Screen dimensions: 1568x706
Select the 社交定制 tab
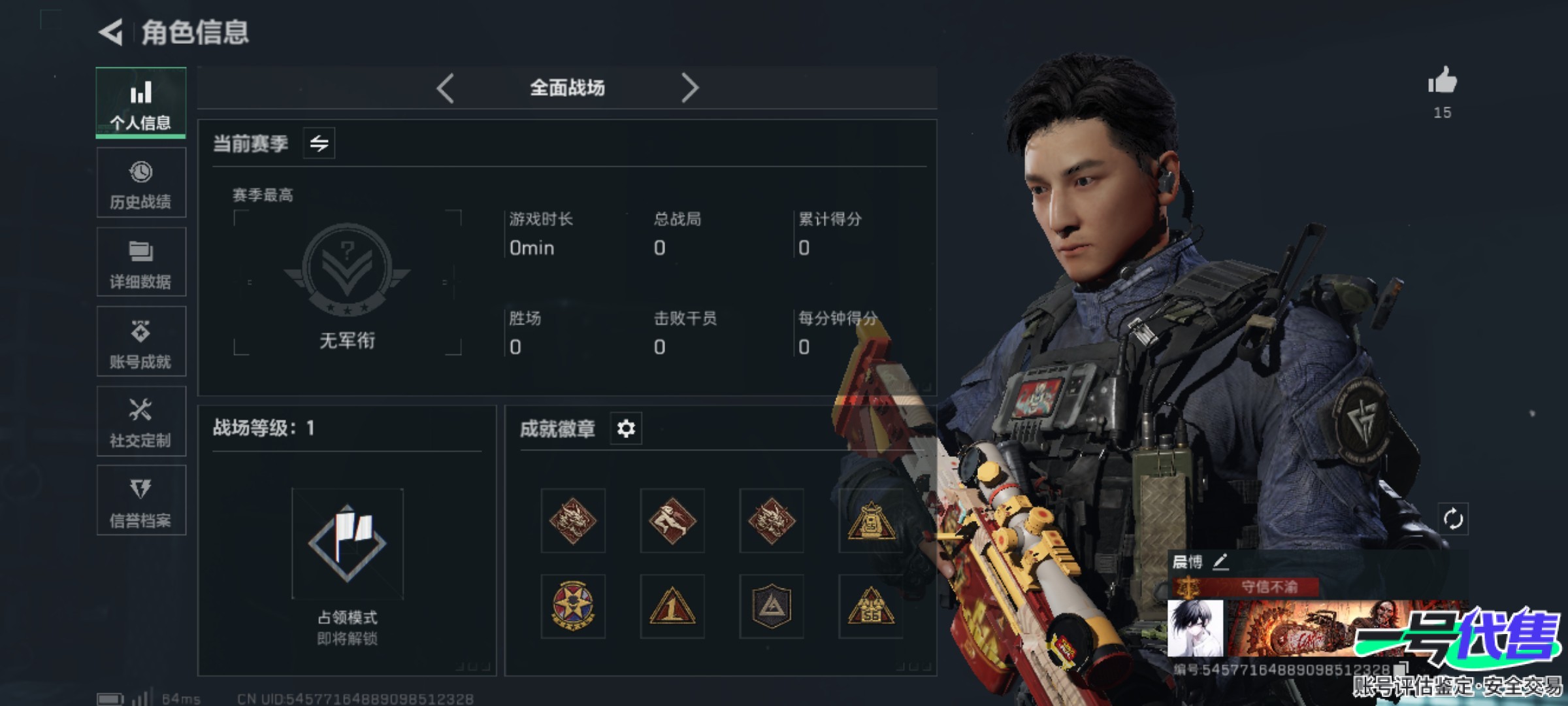point(141,422)
